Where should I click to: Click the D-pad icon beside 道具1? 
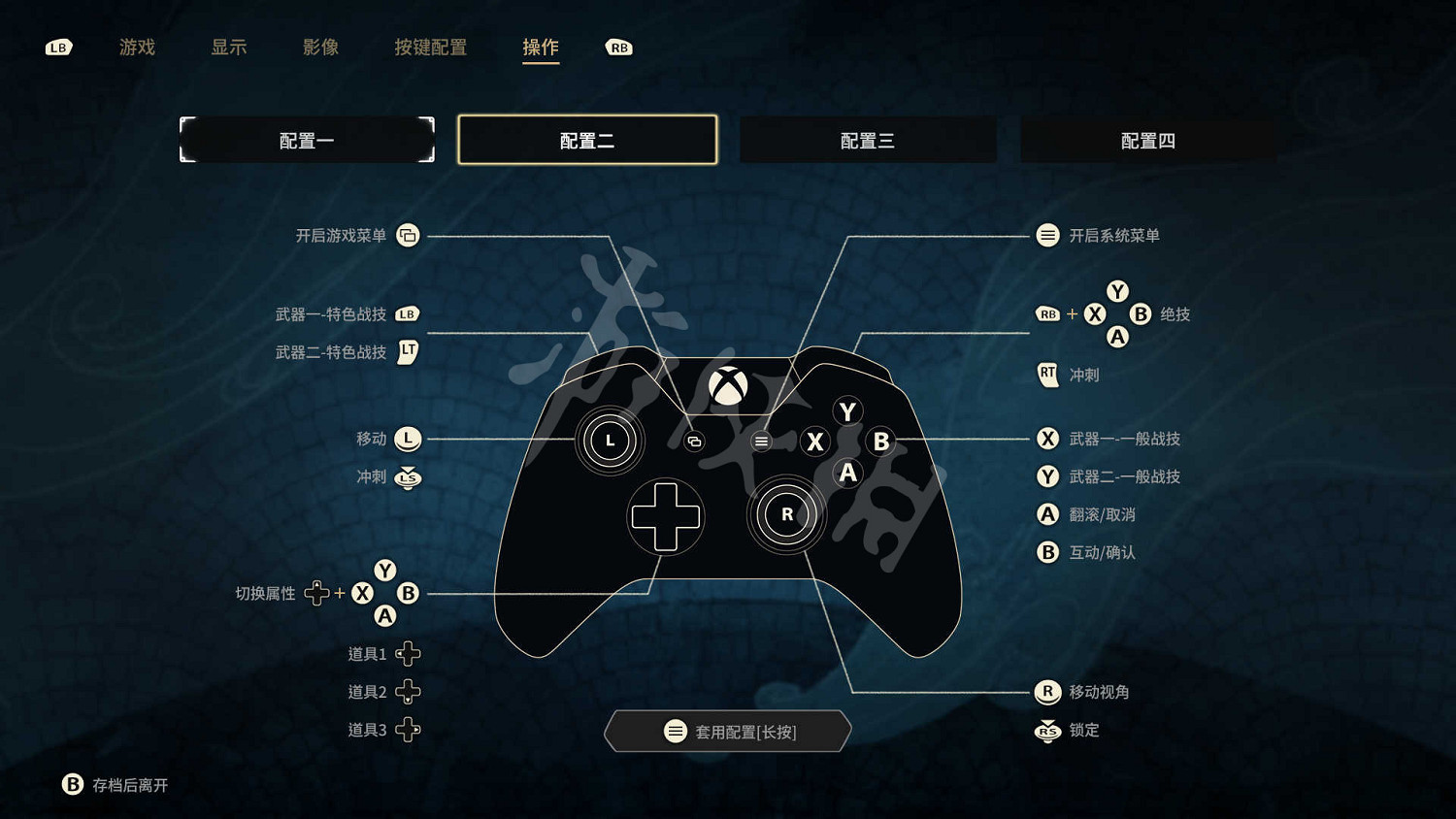click(409, 653)
